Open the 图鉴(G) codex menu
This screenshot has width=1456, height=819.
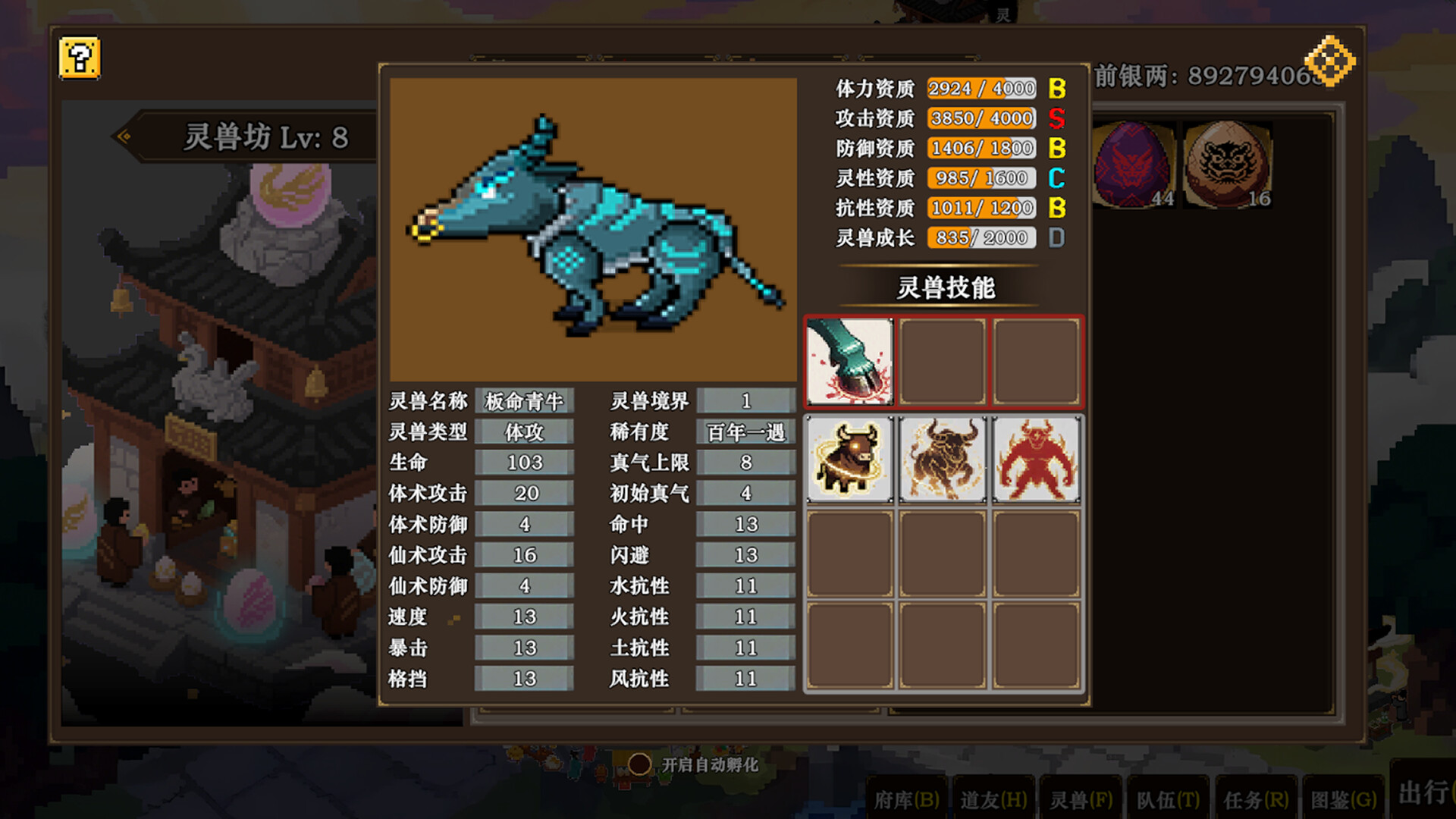pyautogui.click(x=1343, y=799)
